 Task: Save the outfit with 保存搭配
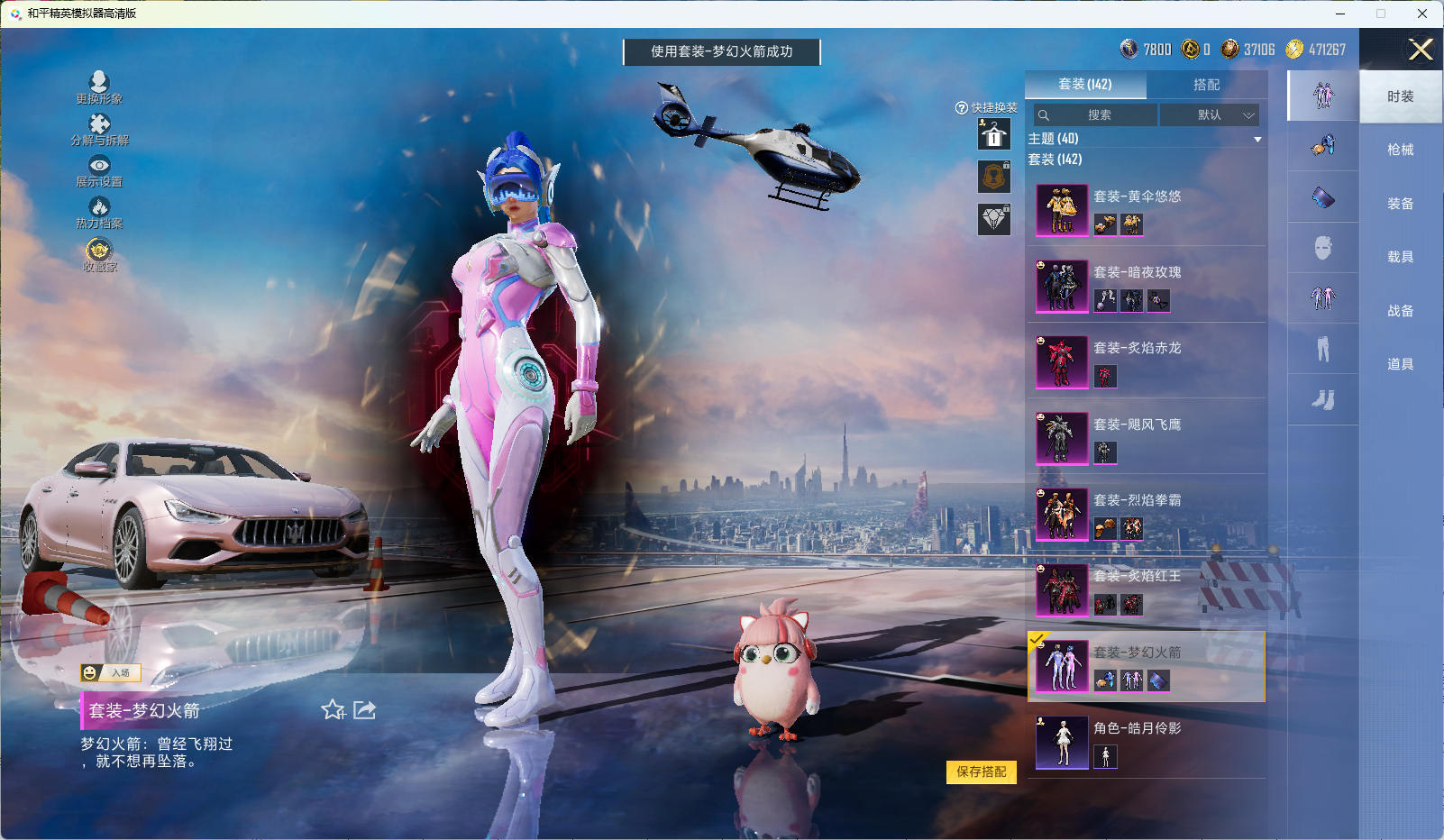point(981,772)
